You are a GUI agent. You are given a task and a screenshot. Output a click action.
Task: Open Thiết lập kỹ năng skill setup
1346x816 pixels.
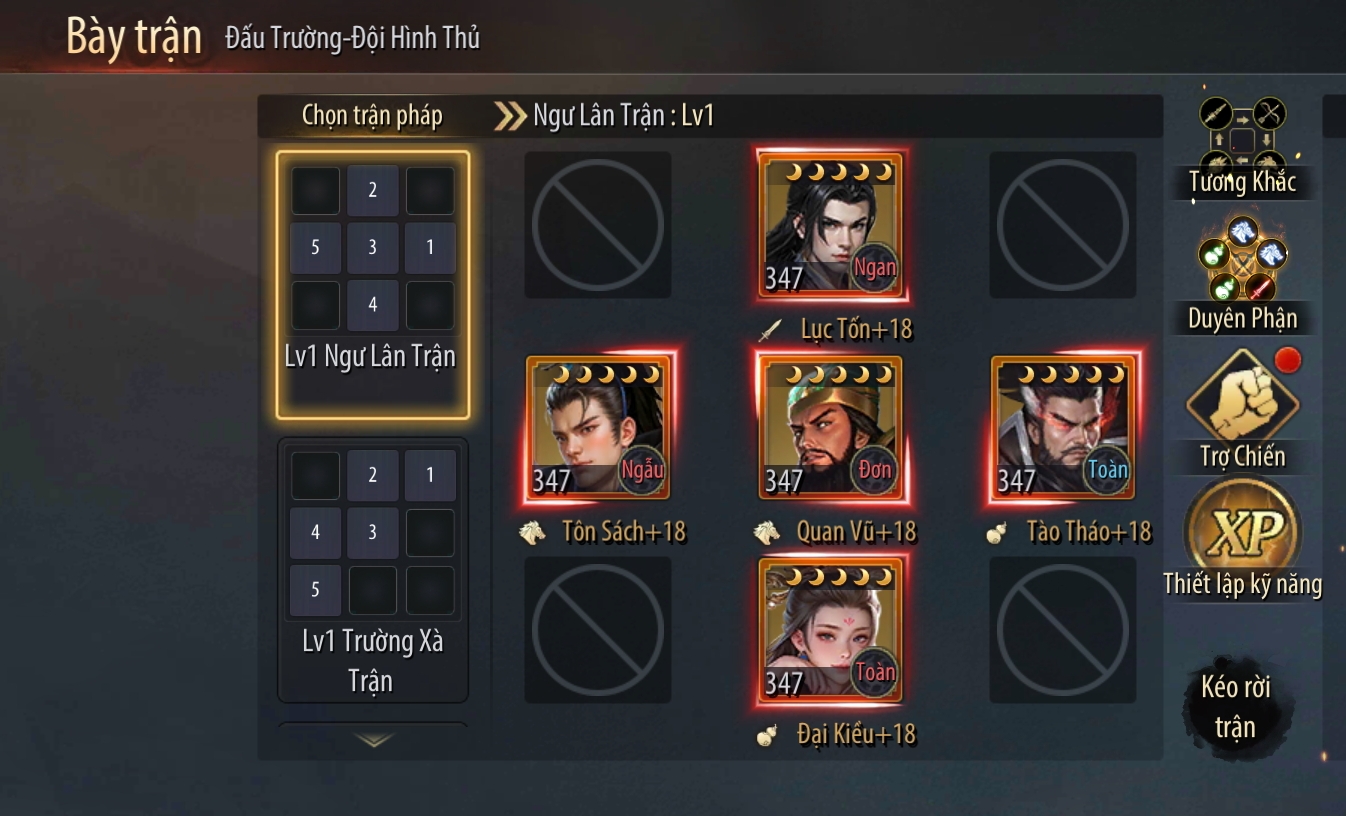pos(1242,540)
